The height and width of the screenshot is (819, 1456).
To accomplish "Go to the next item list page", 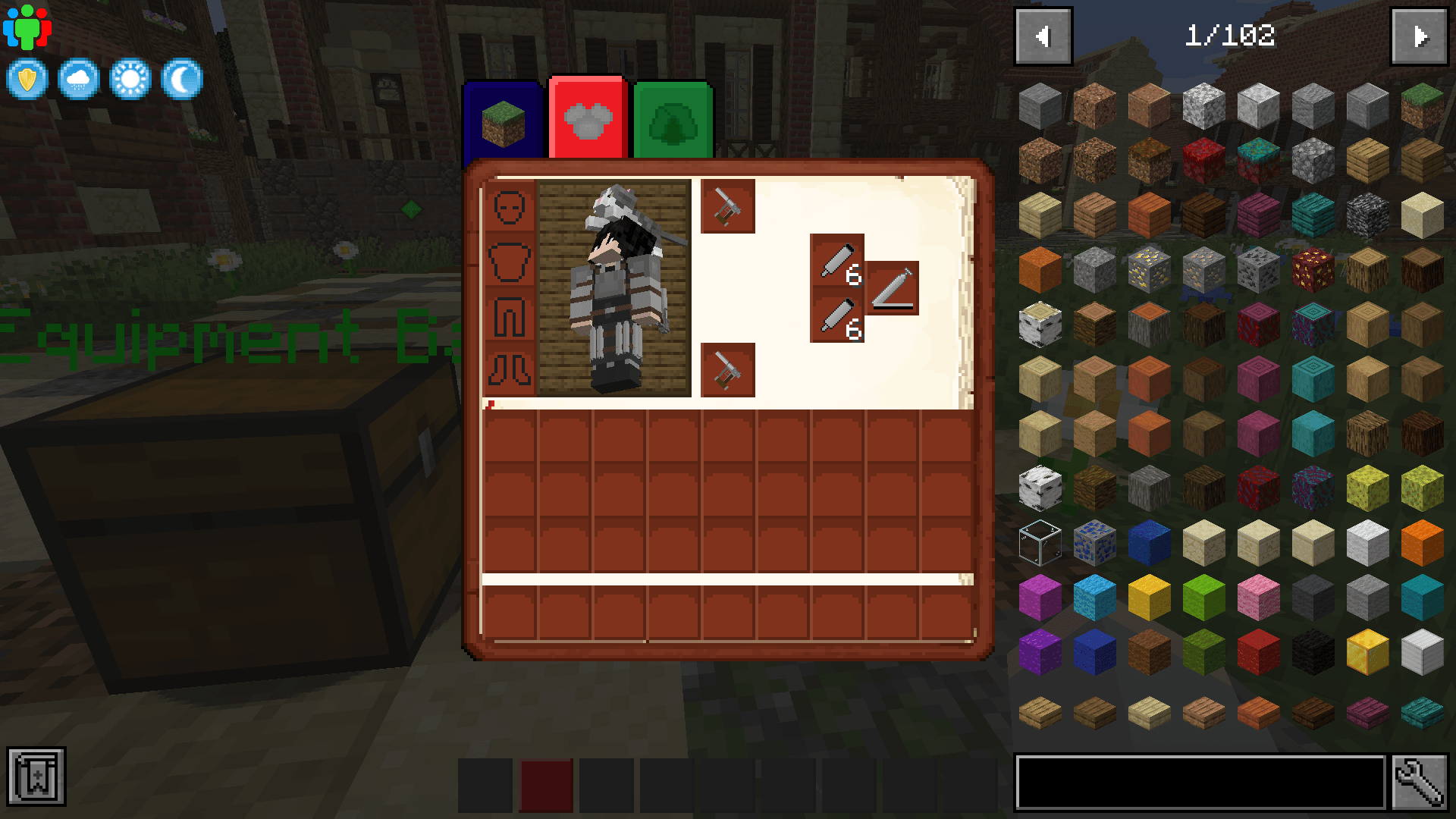I will [1421, 35].
